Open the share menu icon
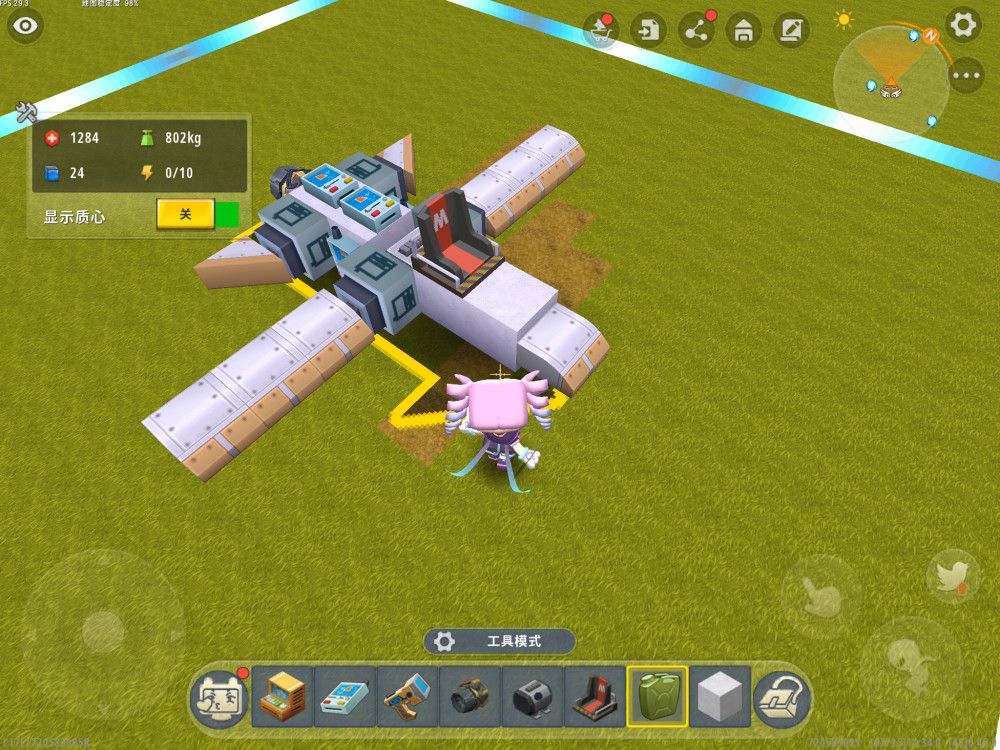The image size is (1000, 750). tap(696, 30)
